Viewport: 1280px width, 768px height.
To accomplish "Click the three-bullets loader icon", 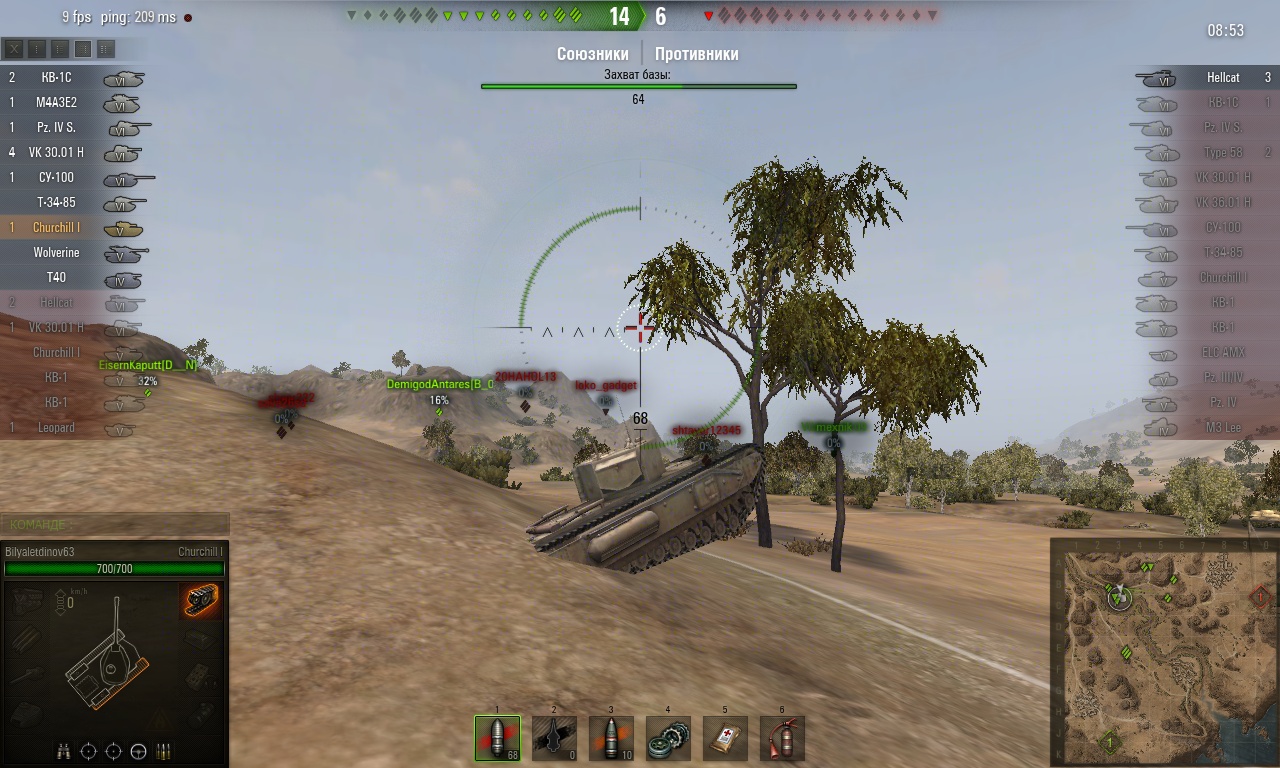I will pos(164,751).
